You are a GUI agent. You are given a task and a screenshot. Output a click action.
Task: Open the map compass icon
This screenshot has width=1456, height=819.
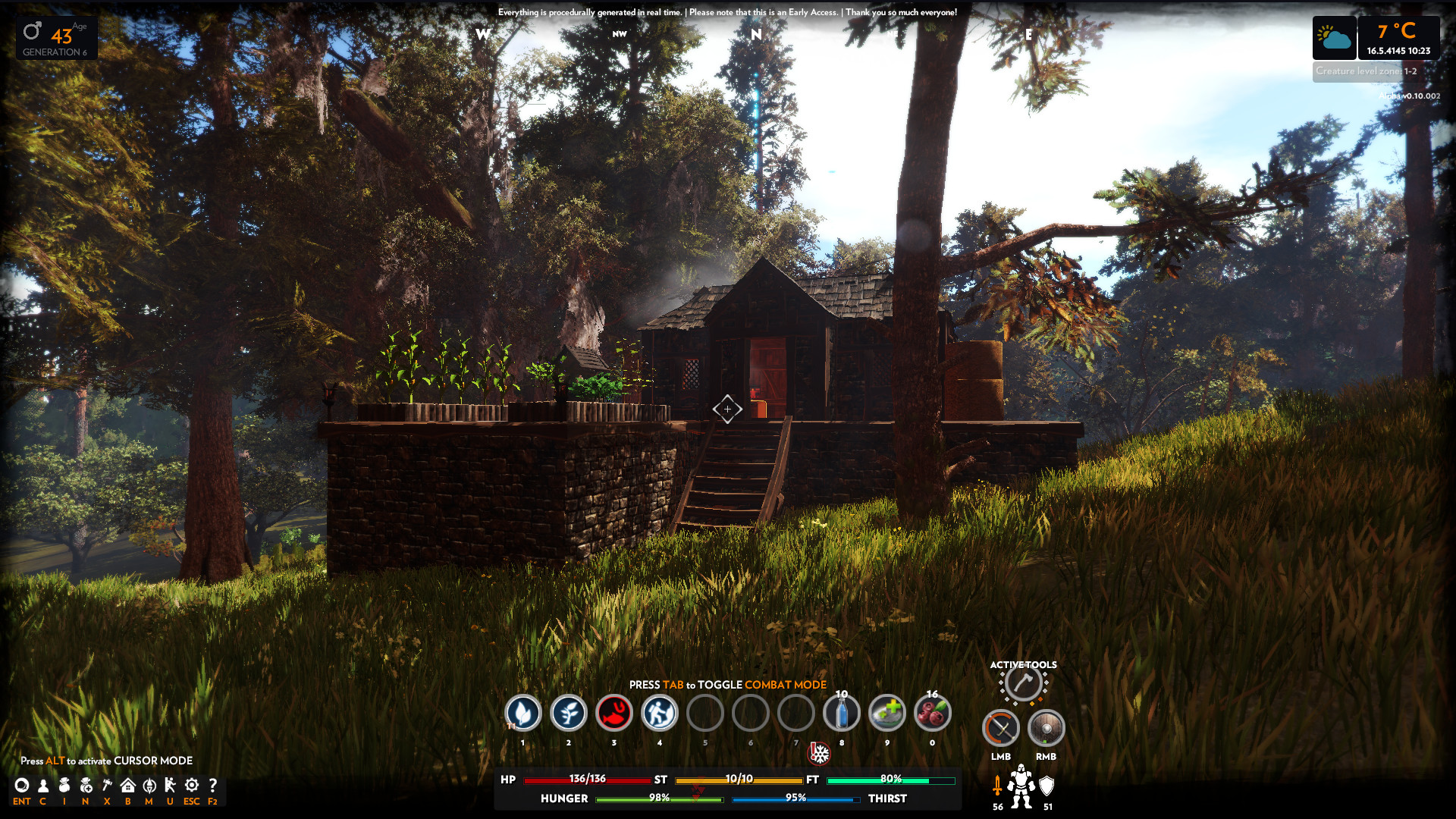(149, 786)
